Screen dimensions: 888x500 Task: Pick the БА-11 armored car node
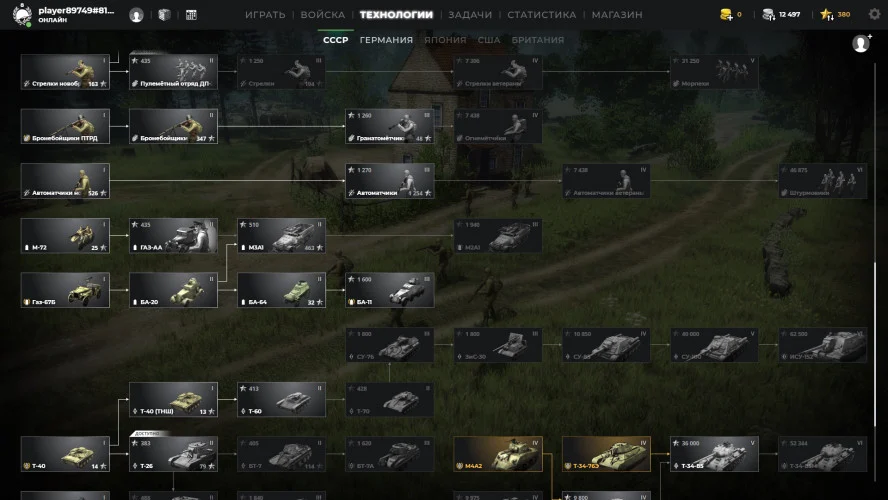point(389,290)
